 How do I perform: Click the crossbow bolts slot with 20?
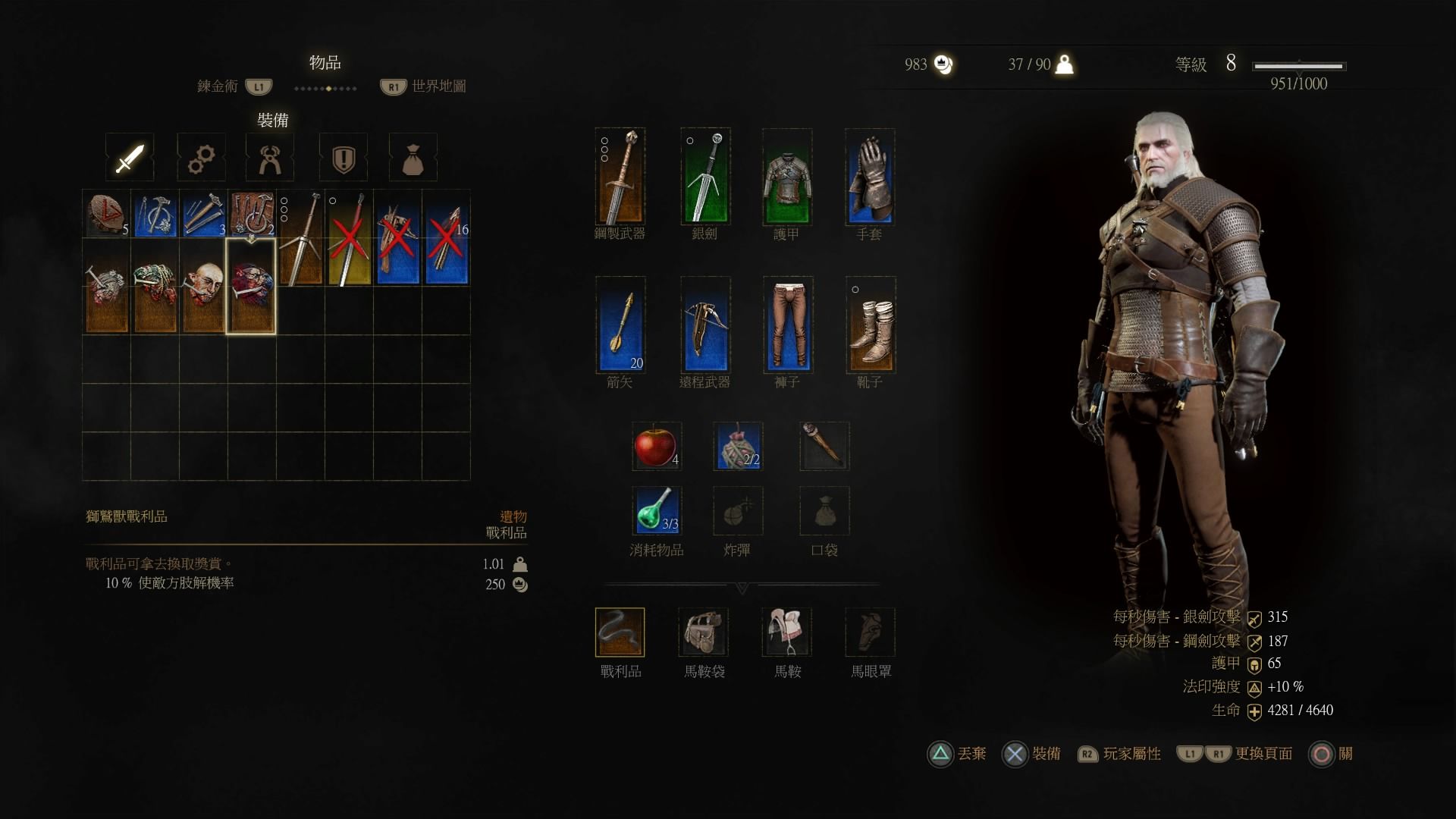pos(620,325)
